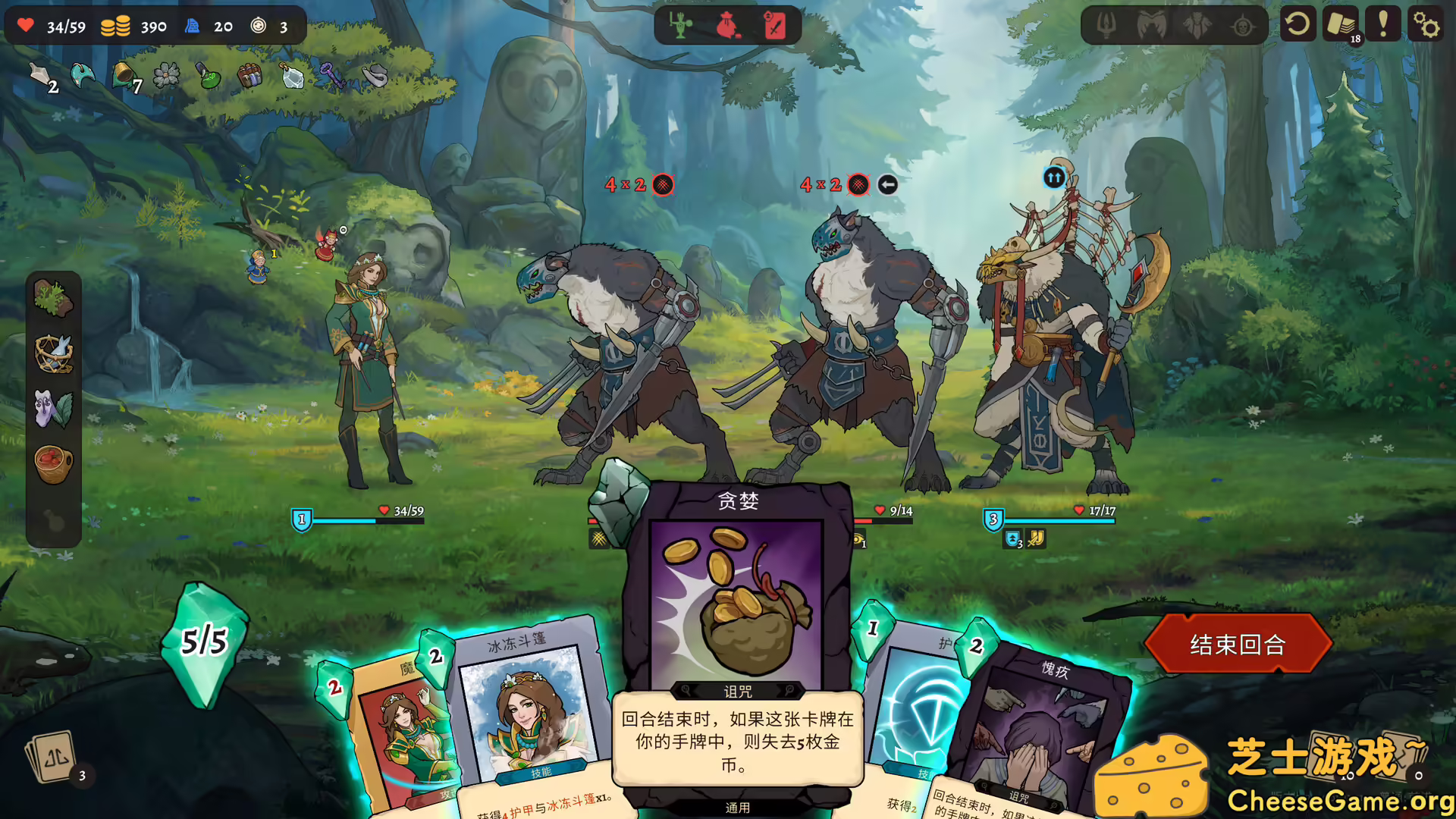Click the exclamation mark notification icon
Viewport: 1456px width, 819px height.
click(1384, 24)
